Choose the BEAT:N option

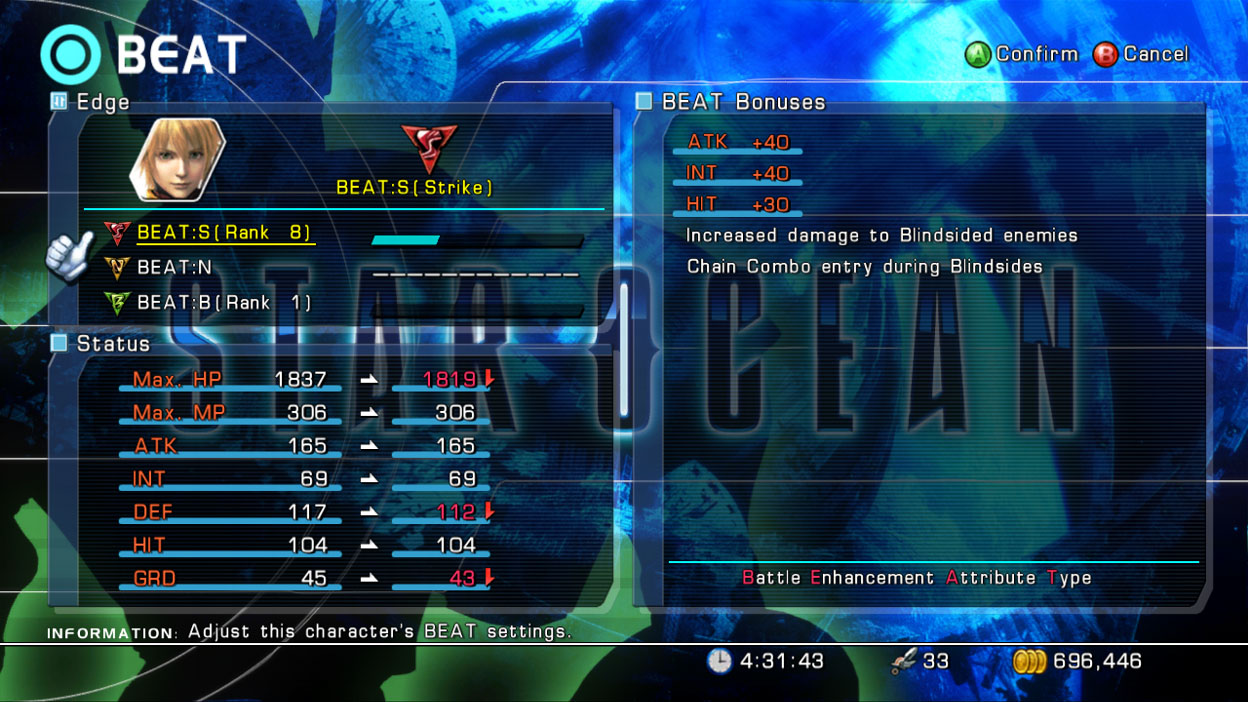tap(174, 268)
